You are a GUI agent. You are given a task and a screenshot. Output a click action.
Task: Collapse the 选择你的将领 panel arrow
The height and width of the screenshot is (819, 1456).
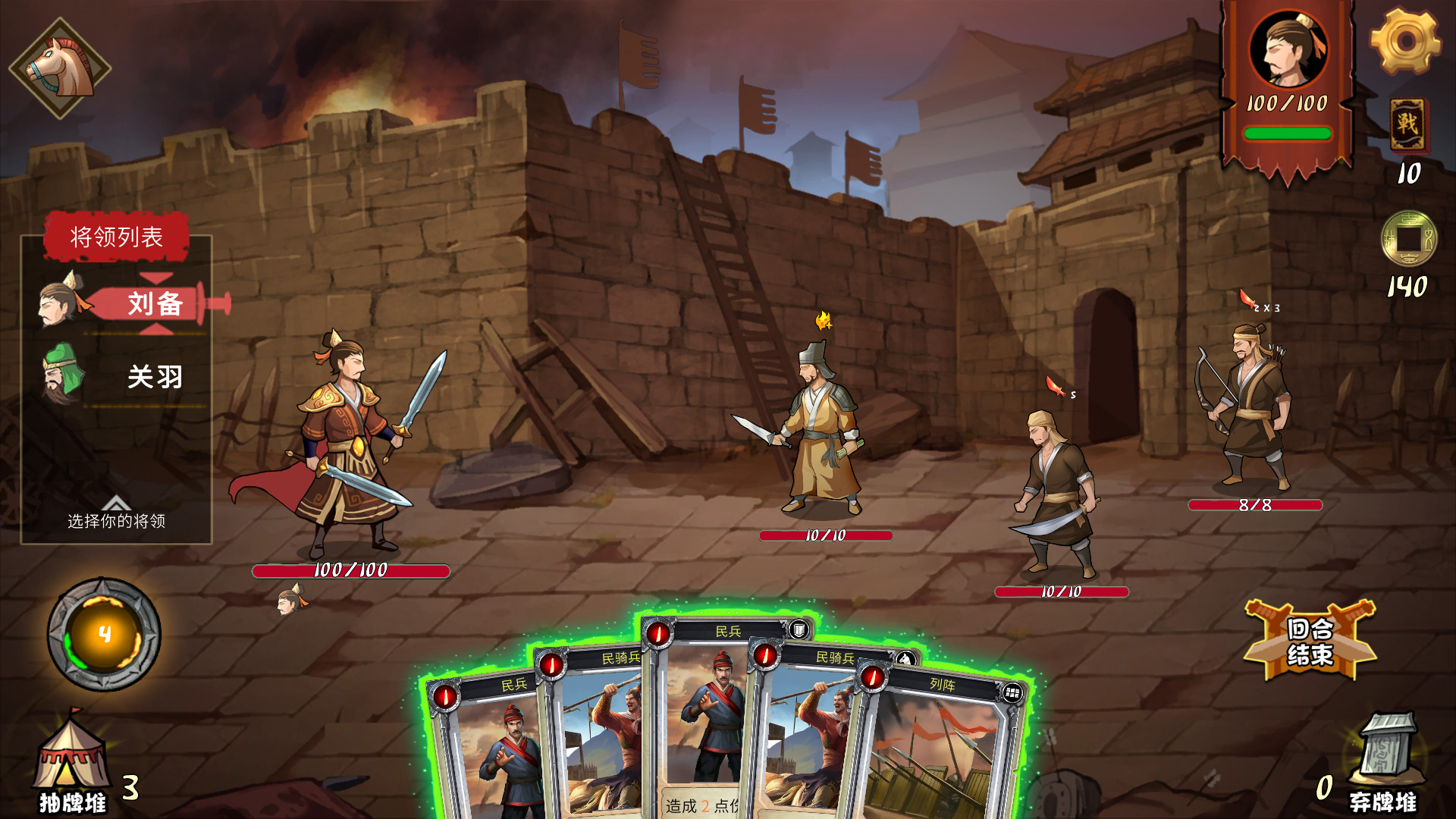(x=116, y=503)
